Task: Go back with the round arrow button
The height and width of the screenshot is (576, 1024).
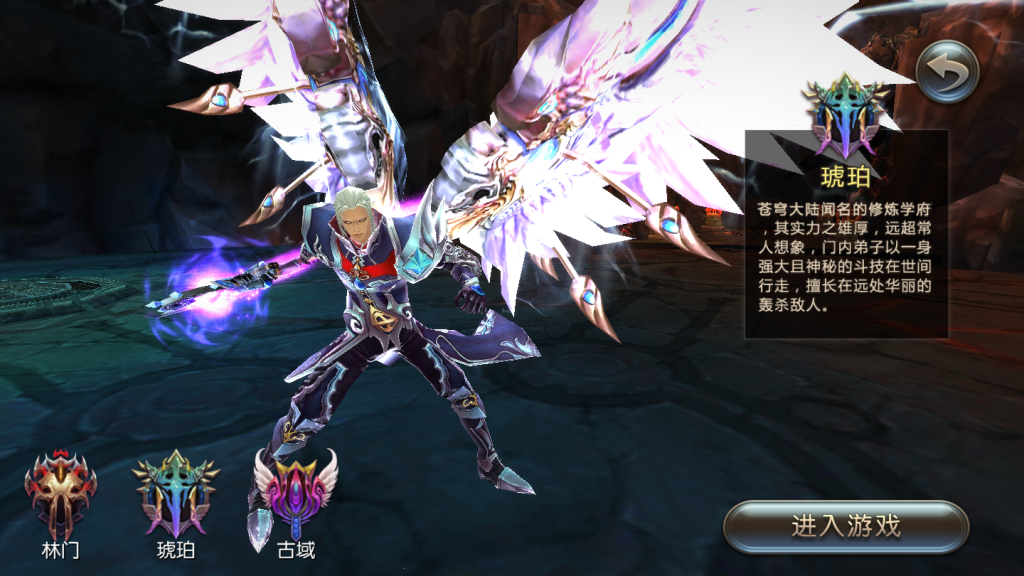Action: 946,72
